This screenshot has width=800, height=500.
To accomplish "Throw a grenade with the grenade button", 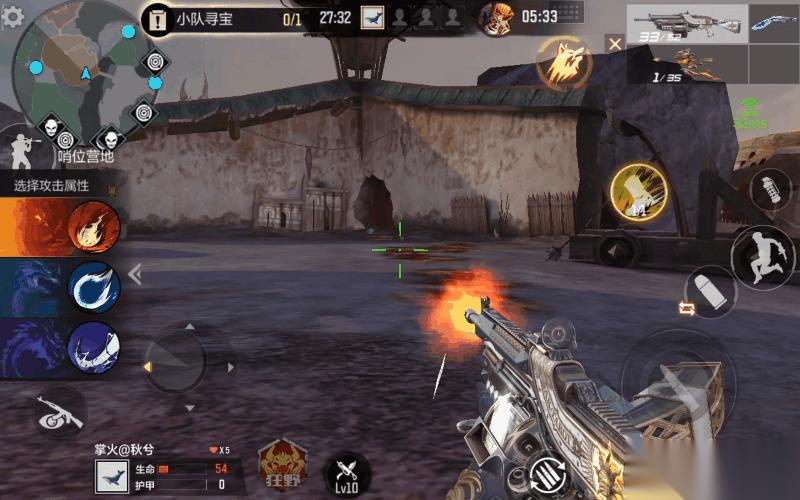I will click(770, 190).
